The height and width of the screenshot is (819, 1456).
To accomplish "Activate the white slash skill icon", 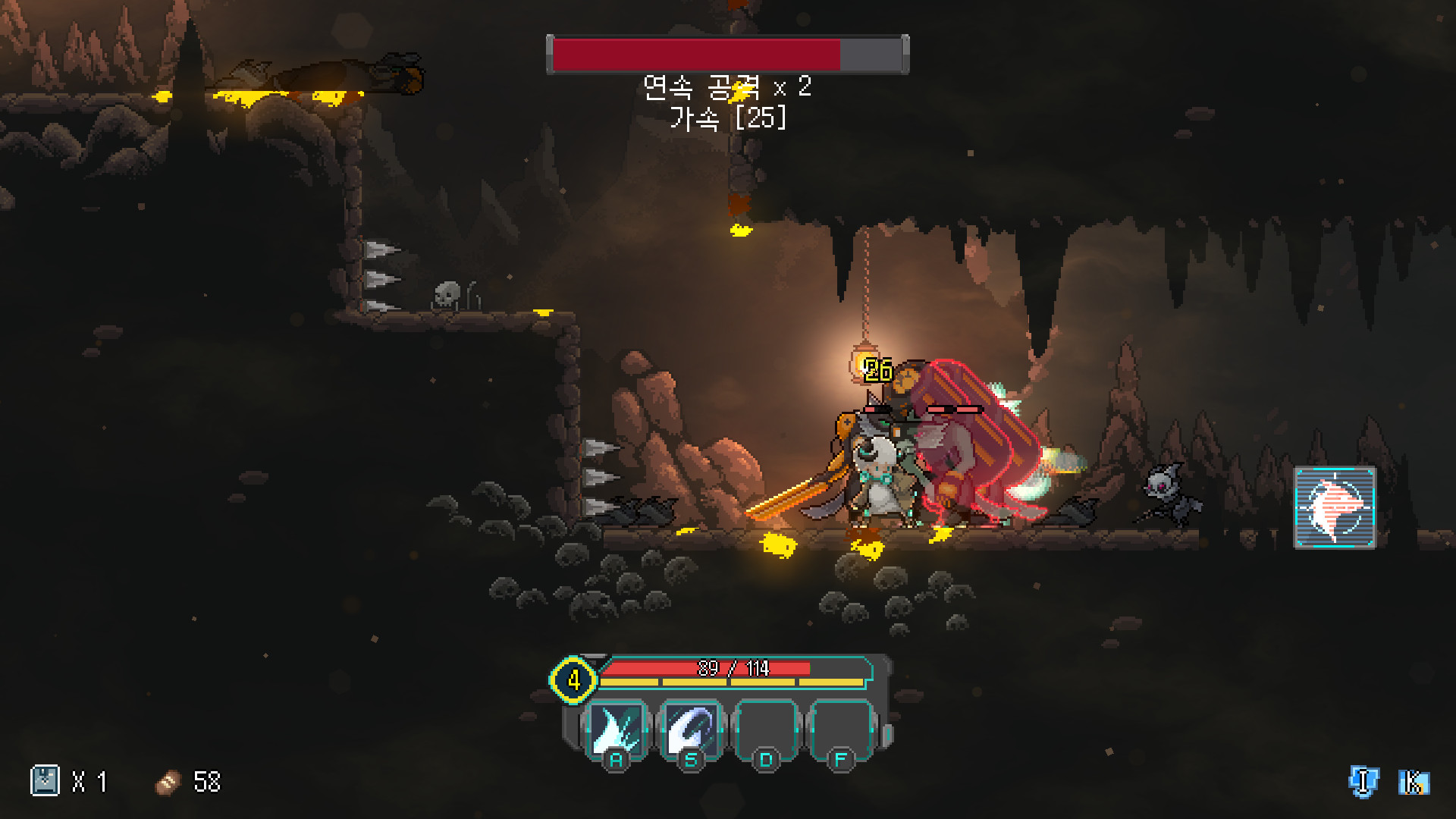I will [x=617, y=730].
